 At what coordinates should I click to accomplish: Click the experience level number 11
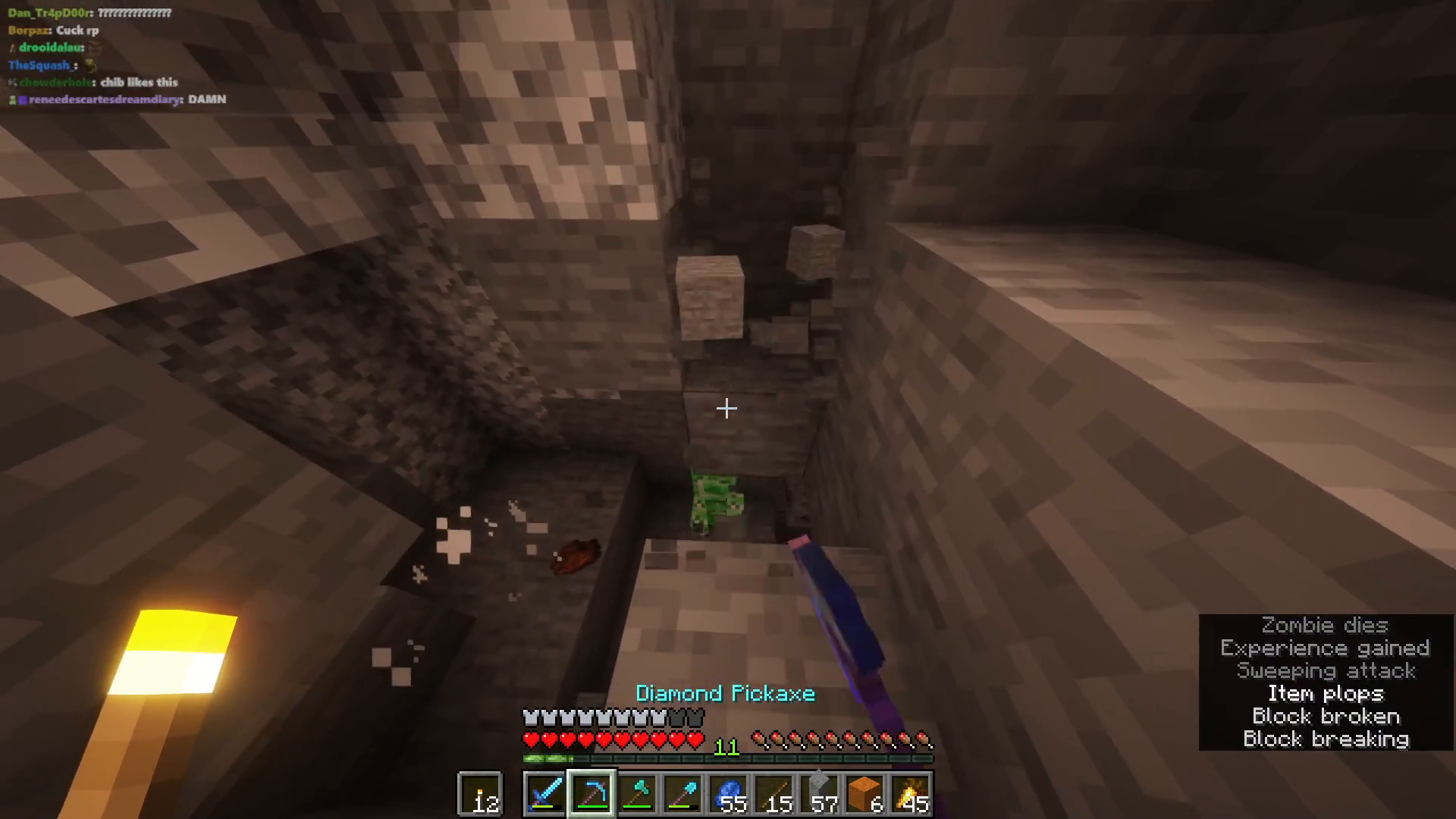726,746
